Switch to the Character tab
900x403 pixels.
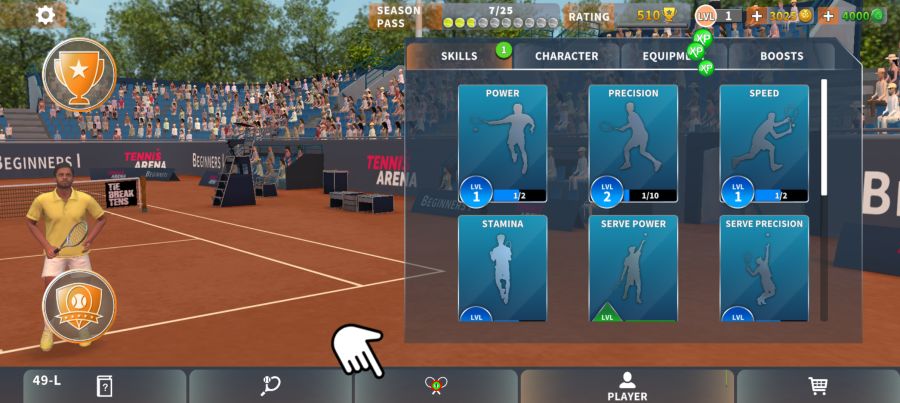pyautogui.click(x=566, y=56)
